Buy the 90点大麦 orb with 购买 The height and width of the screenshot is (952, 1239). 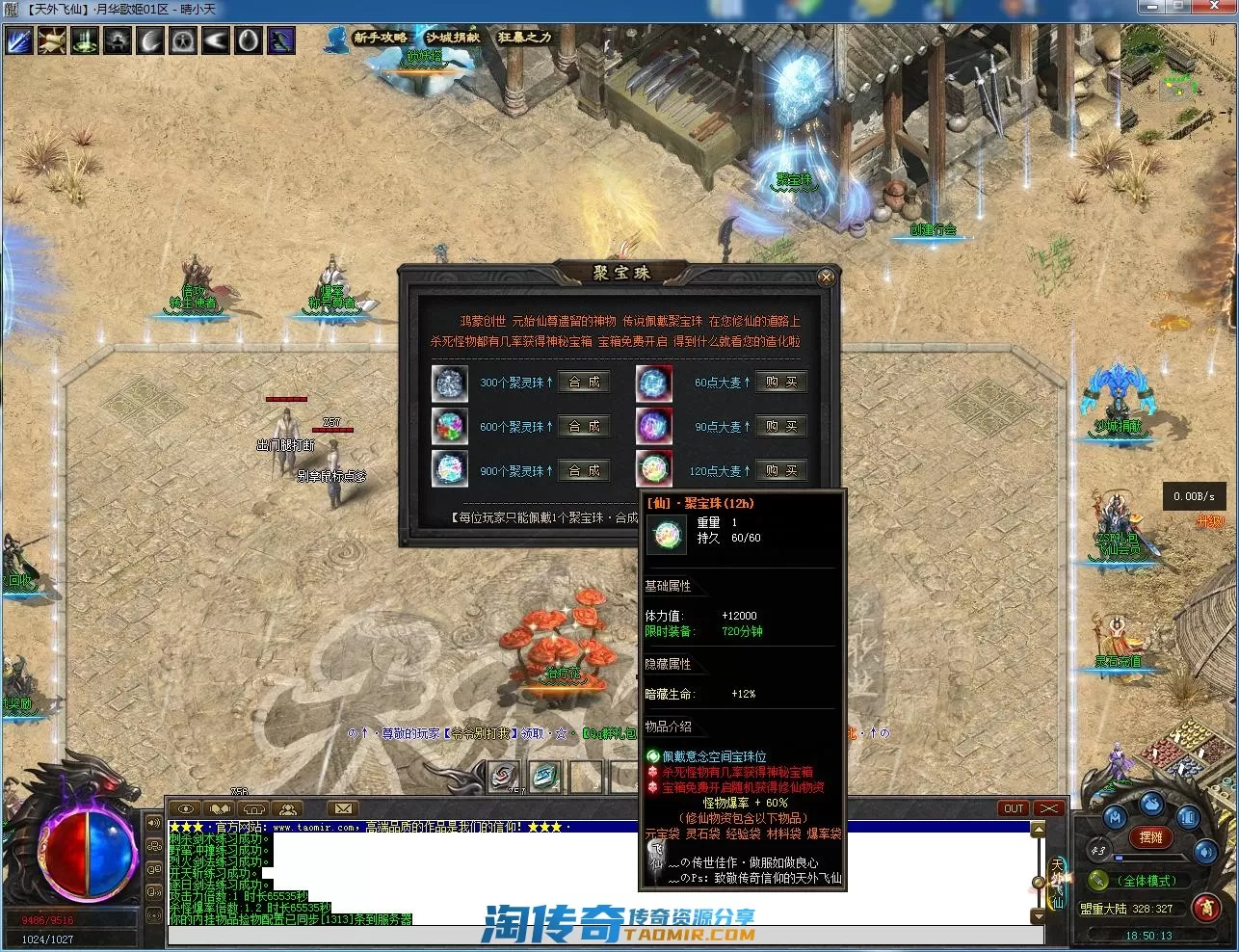coord(780,427)
